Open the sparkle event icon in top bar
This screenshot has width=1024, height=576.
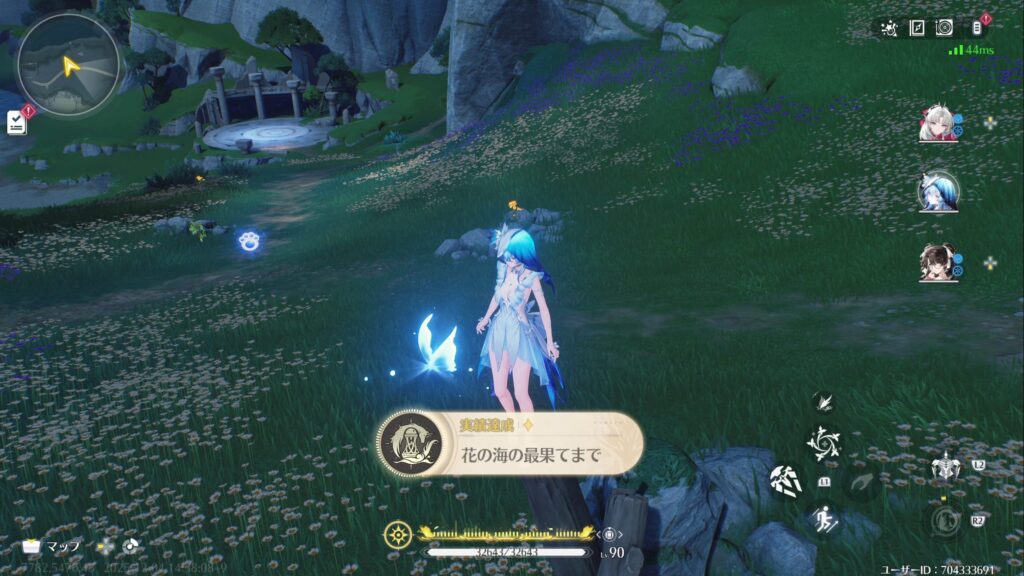tap(888, 28)
